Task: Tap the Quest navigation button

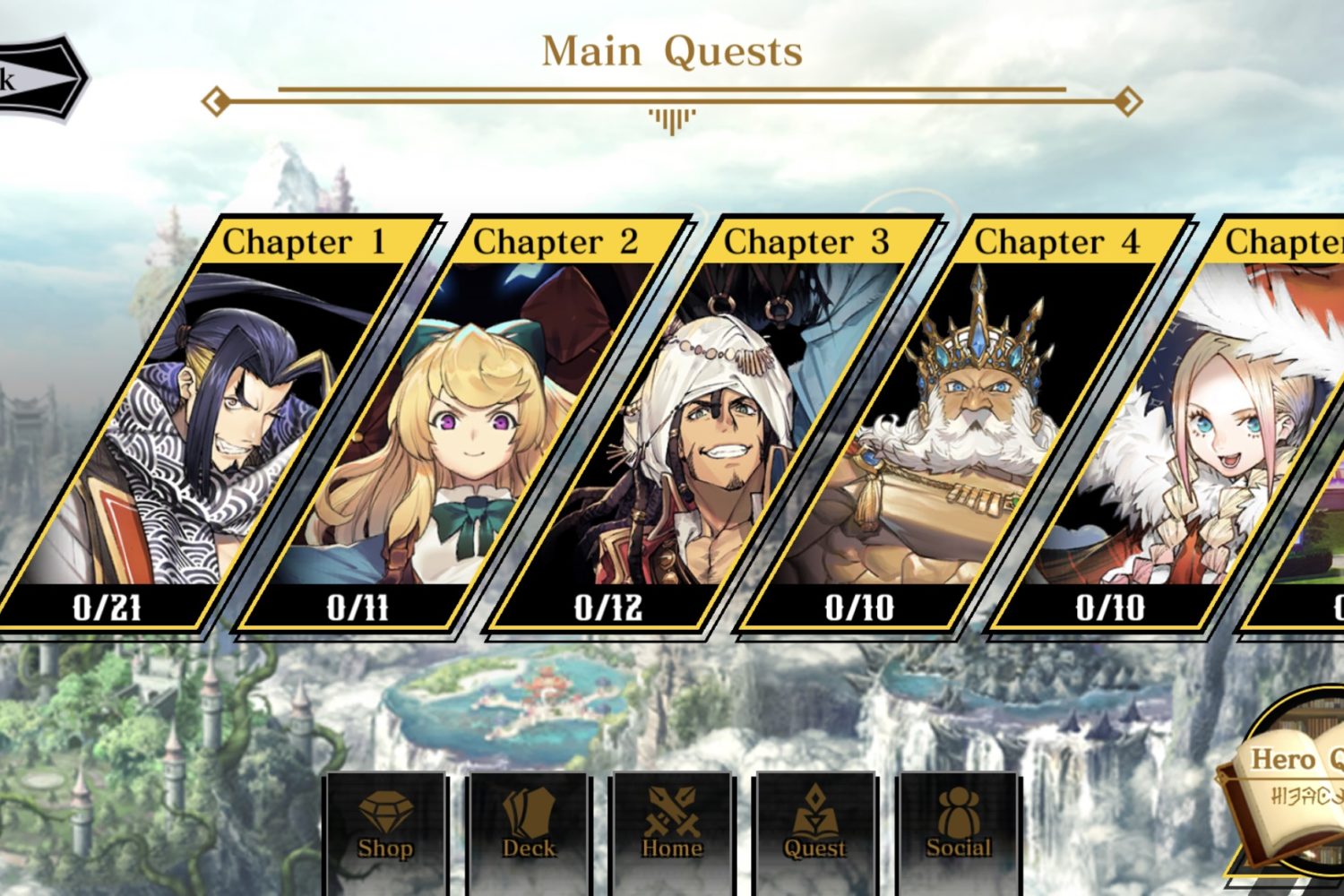Action: [x=815, y=824]
